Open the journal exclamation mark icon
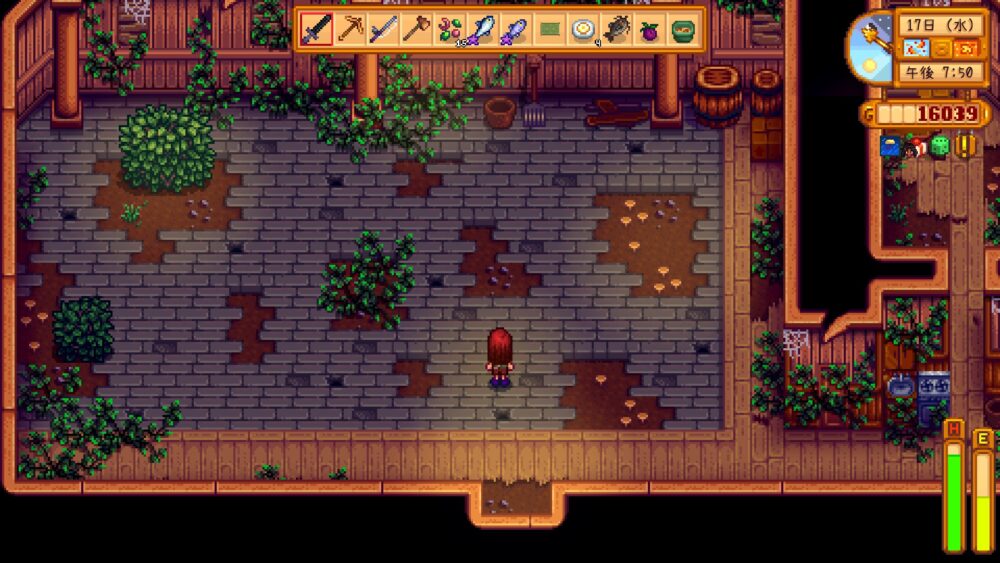The width and height of the screenshot is (1000, 563). [966, 146]
